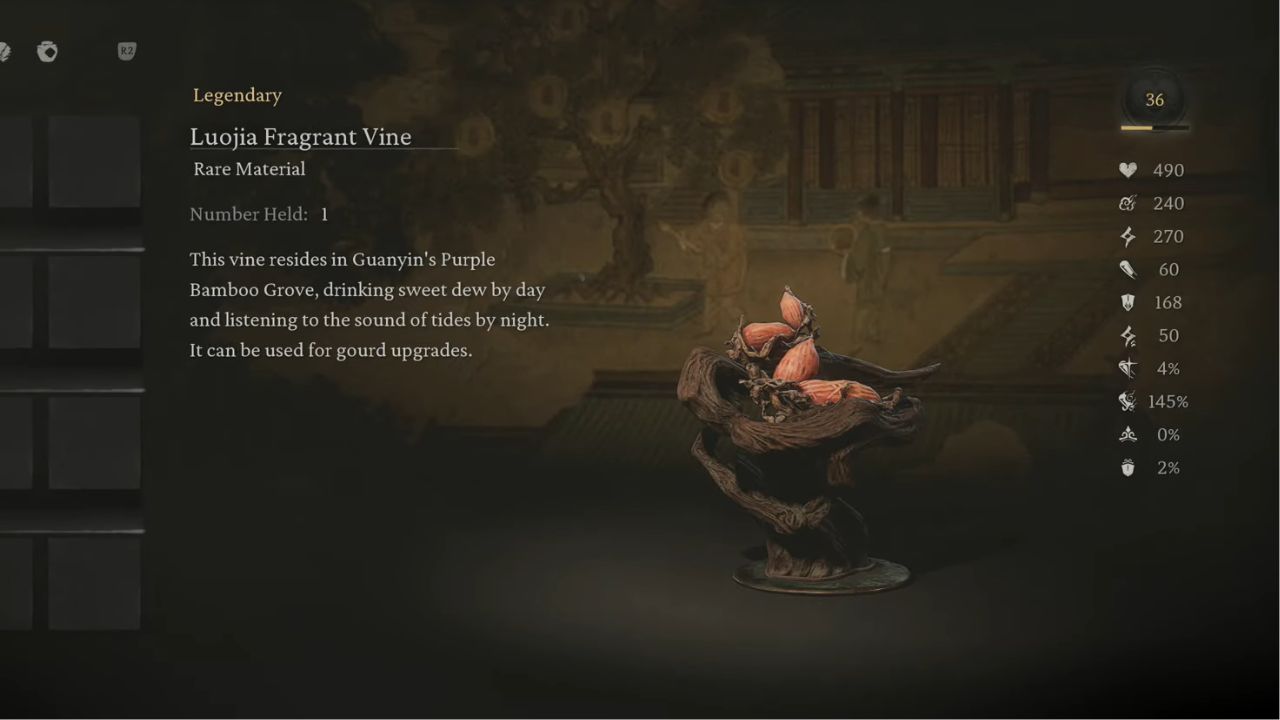This screenshot has width=1280, height=720.
Task: Expand the first empty inventory slot
Action: click(95, 160)
